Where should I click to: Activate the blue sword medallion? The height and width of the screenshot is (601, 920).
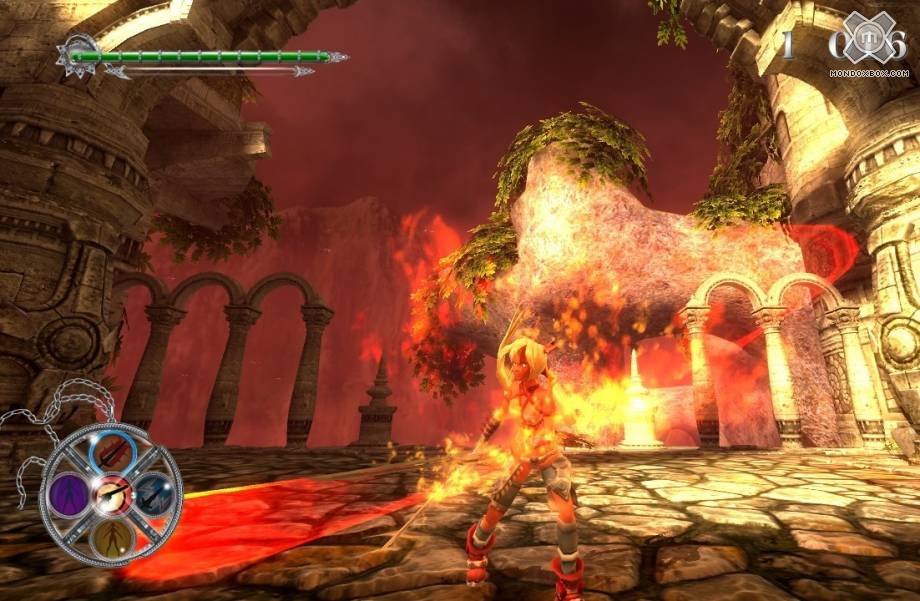pos(152,491)
